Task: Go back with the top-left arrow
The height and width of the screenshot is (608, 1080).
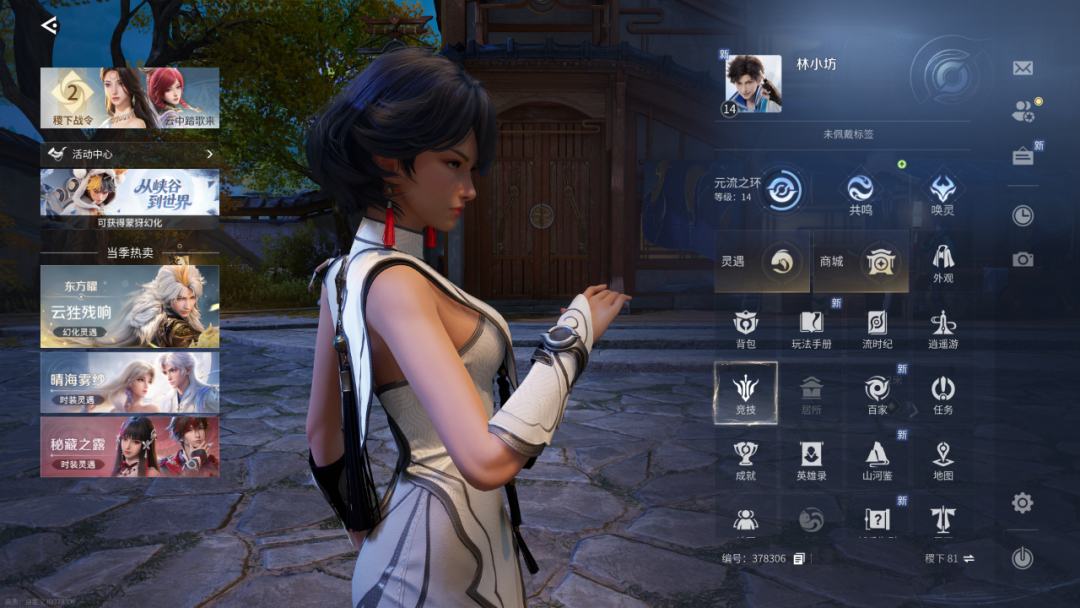Action: (49, 26)
